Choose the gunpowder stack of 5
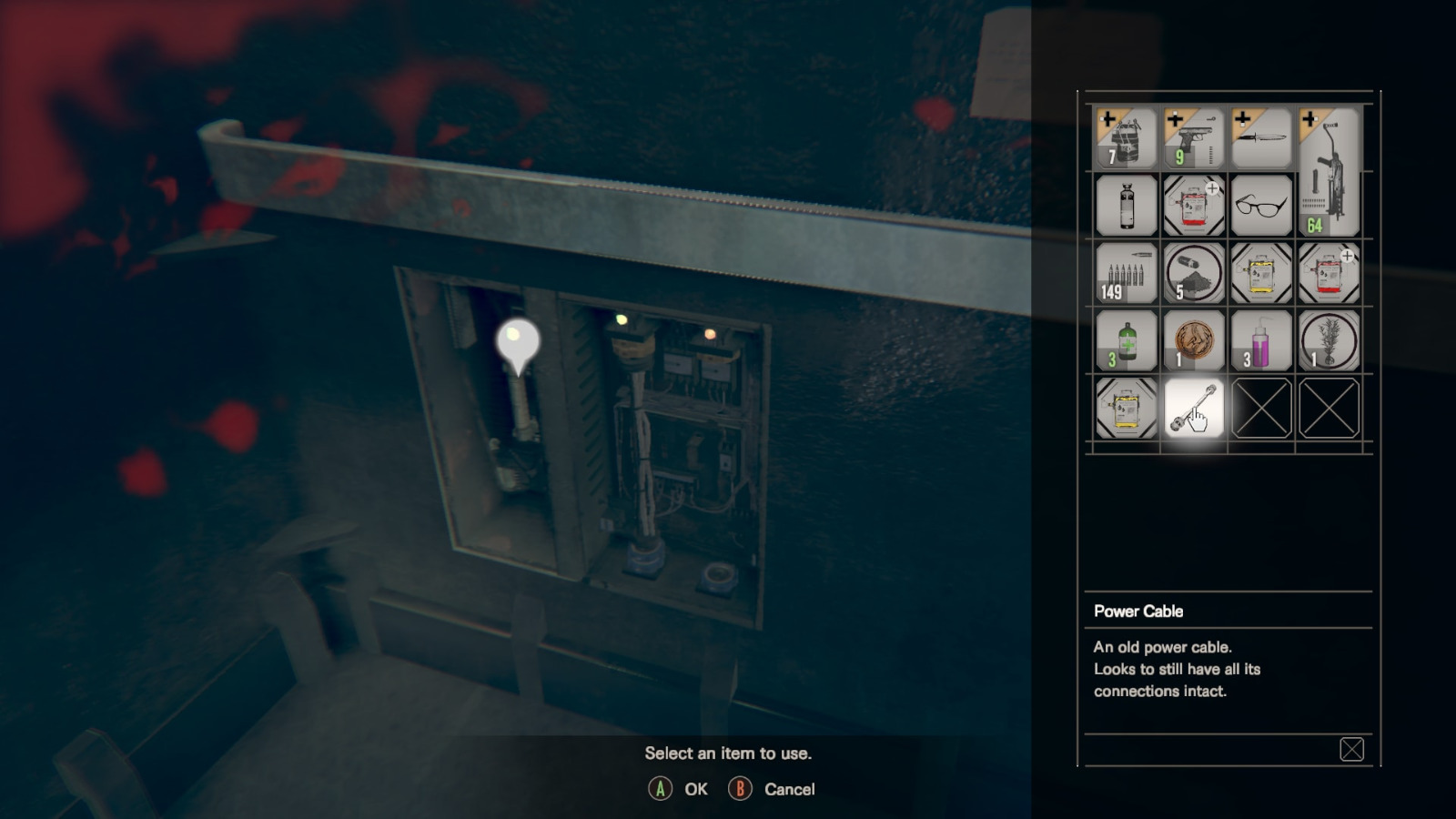Screen dimensions: 1456x819 click(1193, 273)
